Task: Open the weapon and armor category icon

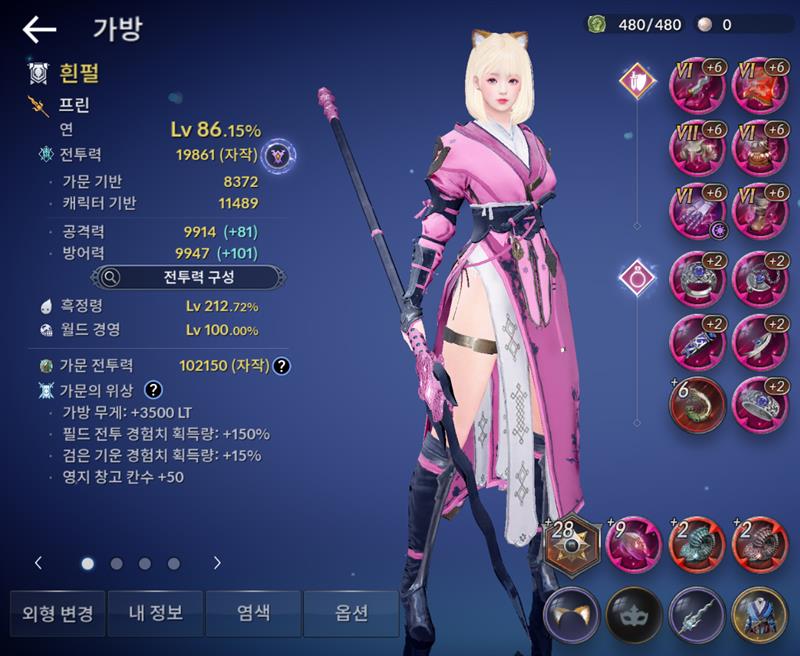Action: (636, 78)
